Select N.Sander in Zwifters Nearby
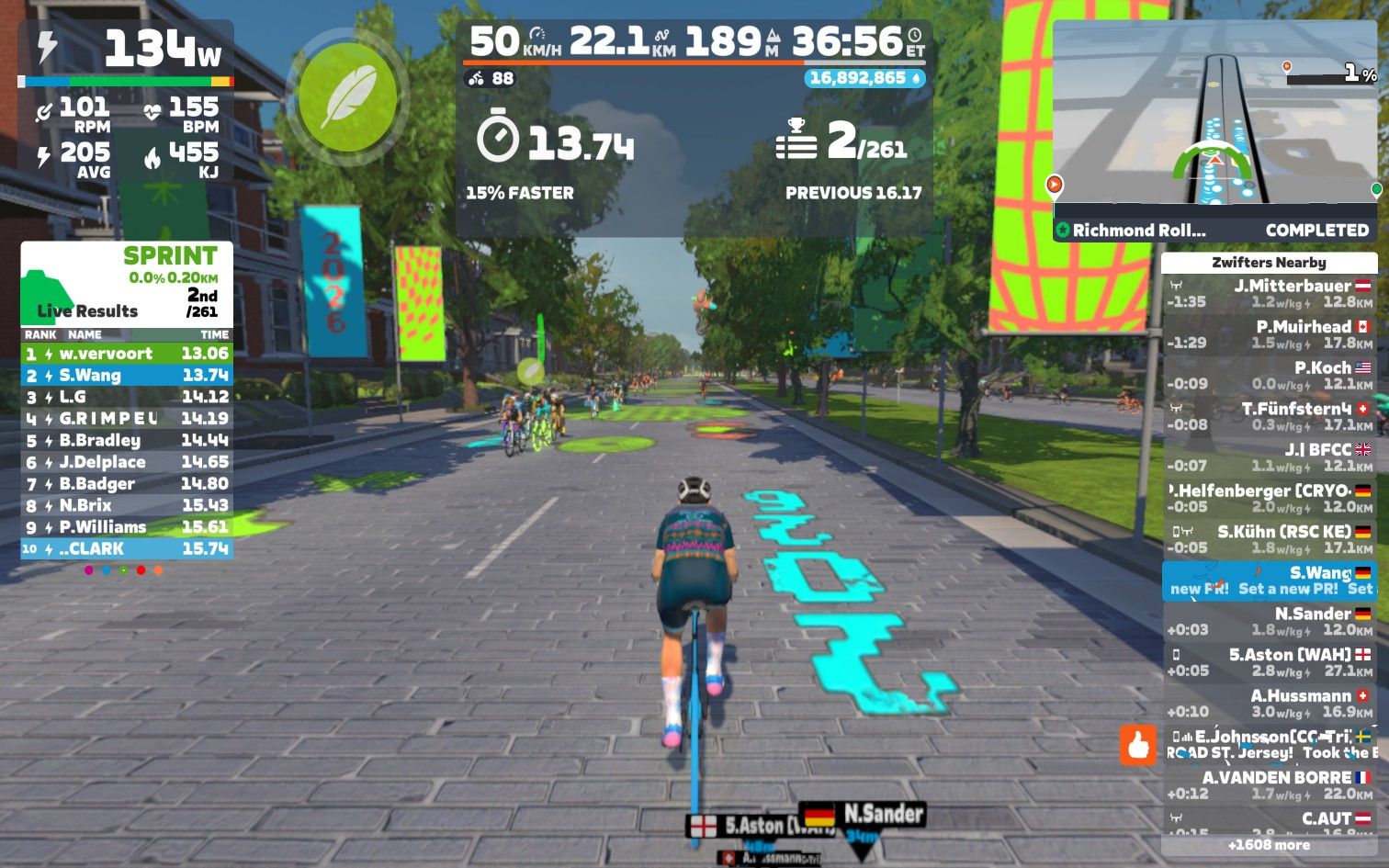Image resolution: width=1389 pixels, height=868 pixels. tap(1269, 621)
